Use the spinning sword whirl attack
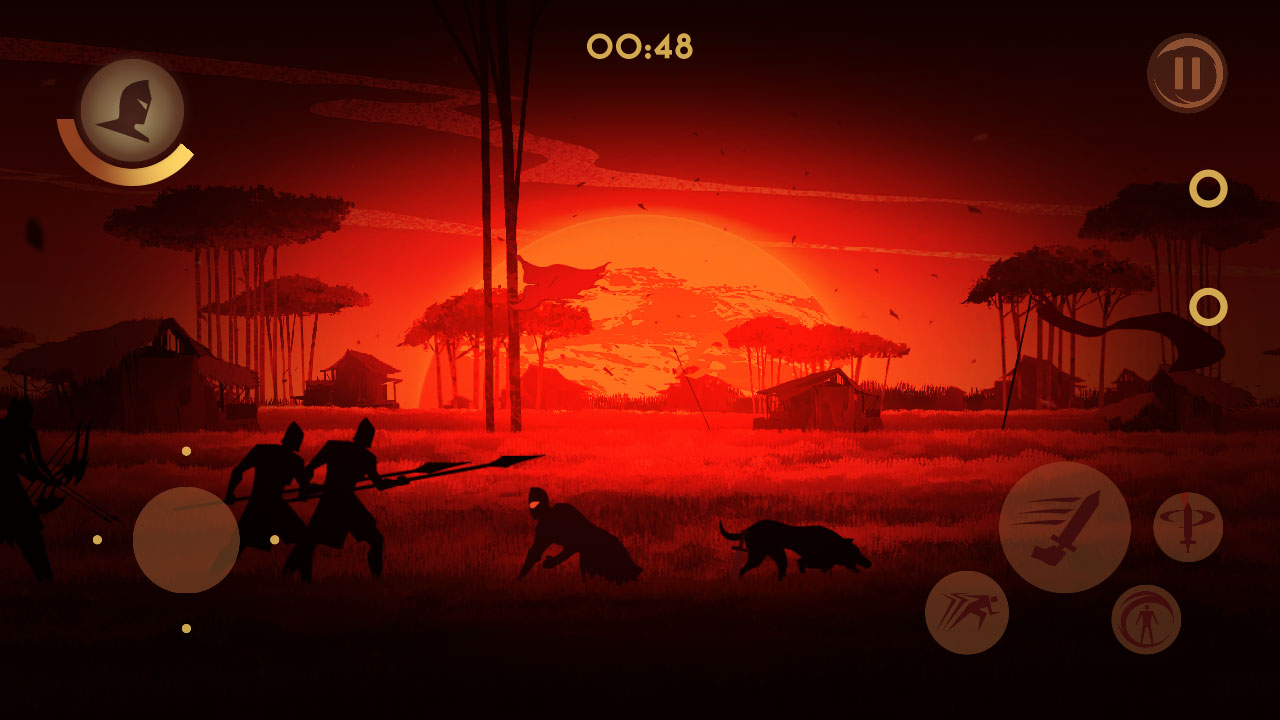Viewport: 1280px width, 720px height. (1188, 527)
